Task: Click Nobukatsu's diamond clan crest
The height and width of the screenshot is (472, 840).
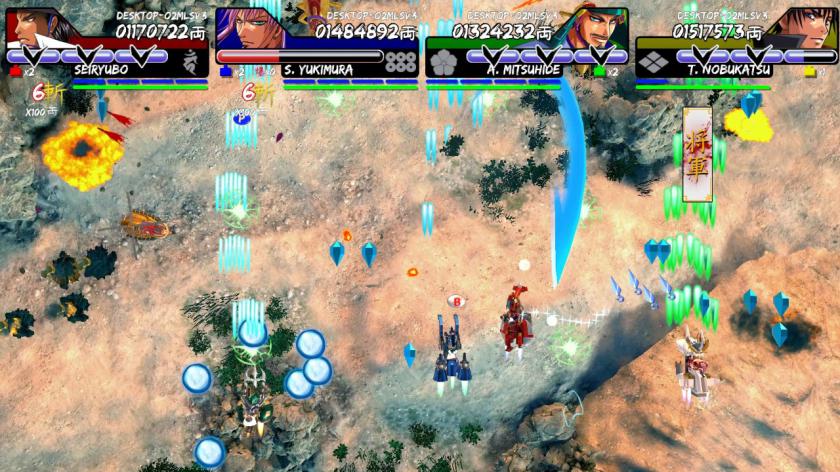Action: coord(653,62)
